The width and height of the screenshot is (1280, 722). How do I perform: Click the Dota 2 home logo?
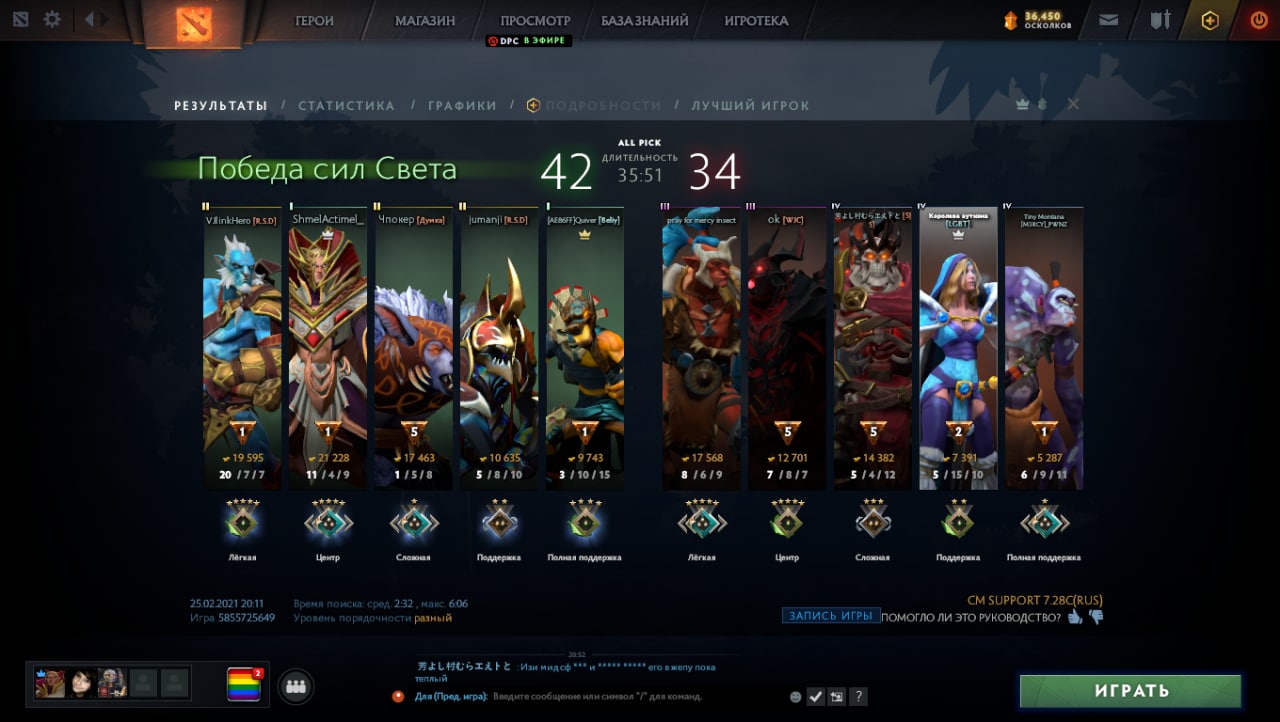pyautogui.click(x=194, y=24)
